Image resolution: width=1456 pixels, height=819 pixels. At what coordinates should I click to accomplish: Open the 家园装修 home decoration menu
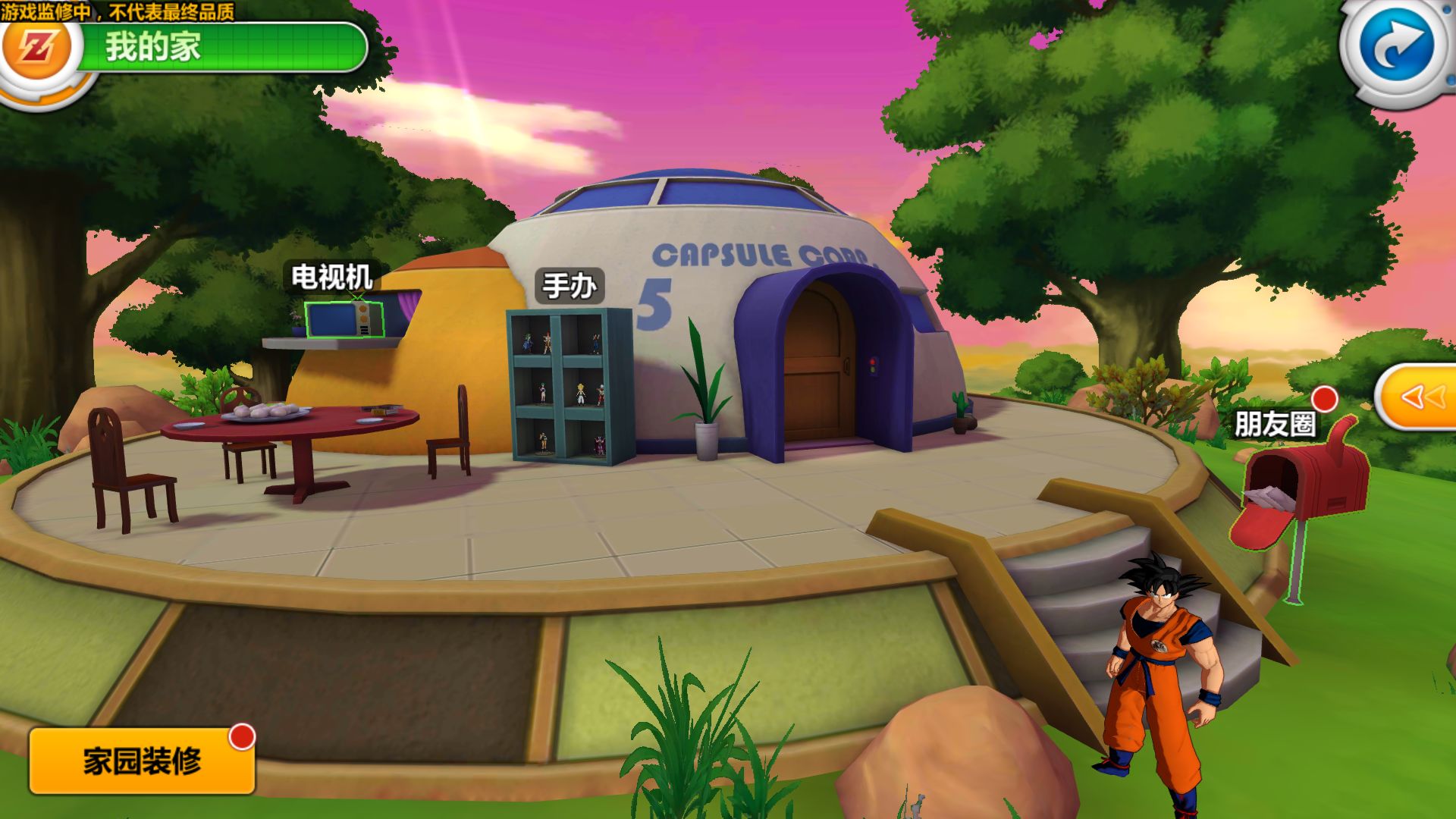[x=142, y=761]
